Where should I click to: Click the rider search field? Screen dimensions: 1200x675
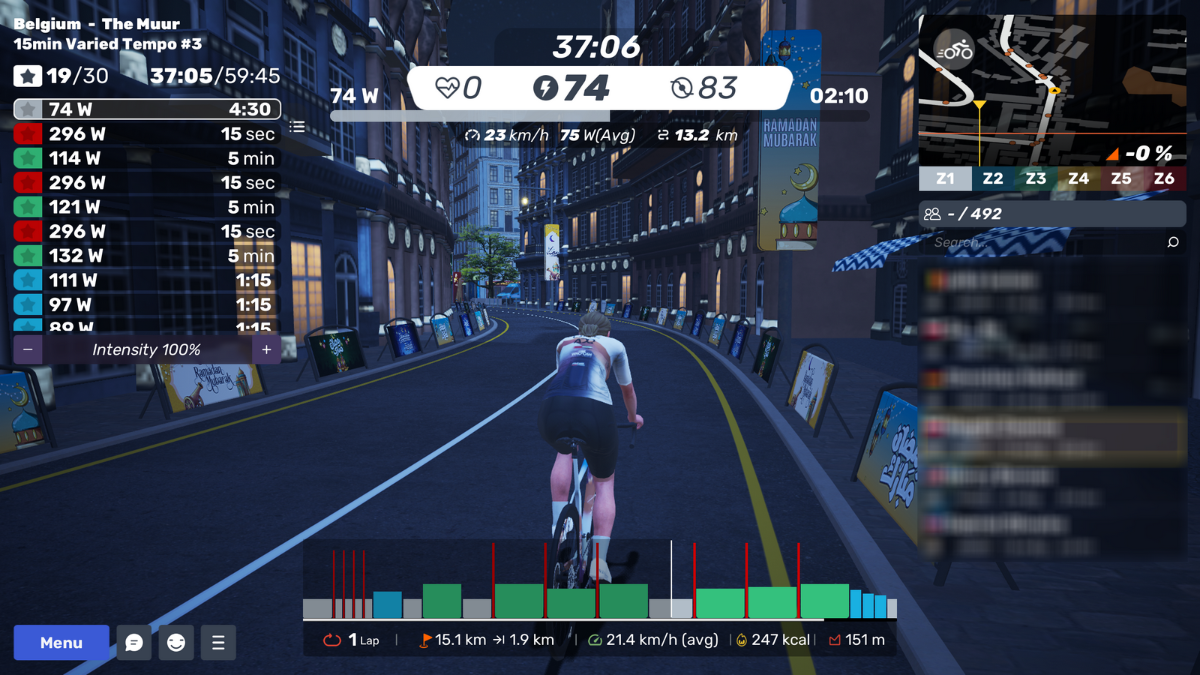(1040, 242)
